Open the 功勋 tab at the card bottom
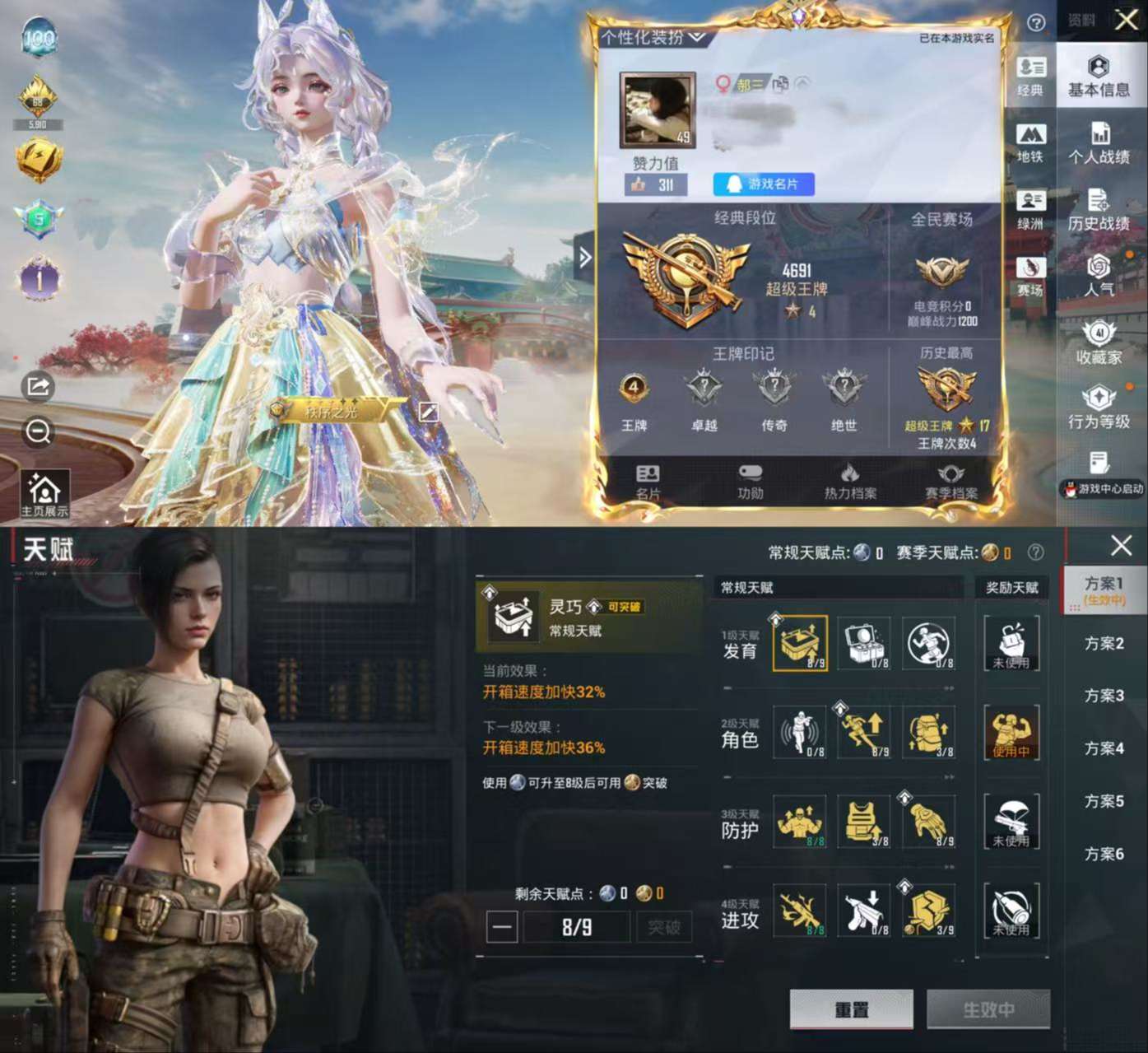This screenshot has height=1053, width=1148. click(751, 482)
